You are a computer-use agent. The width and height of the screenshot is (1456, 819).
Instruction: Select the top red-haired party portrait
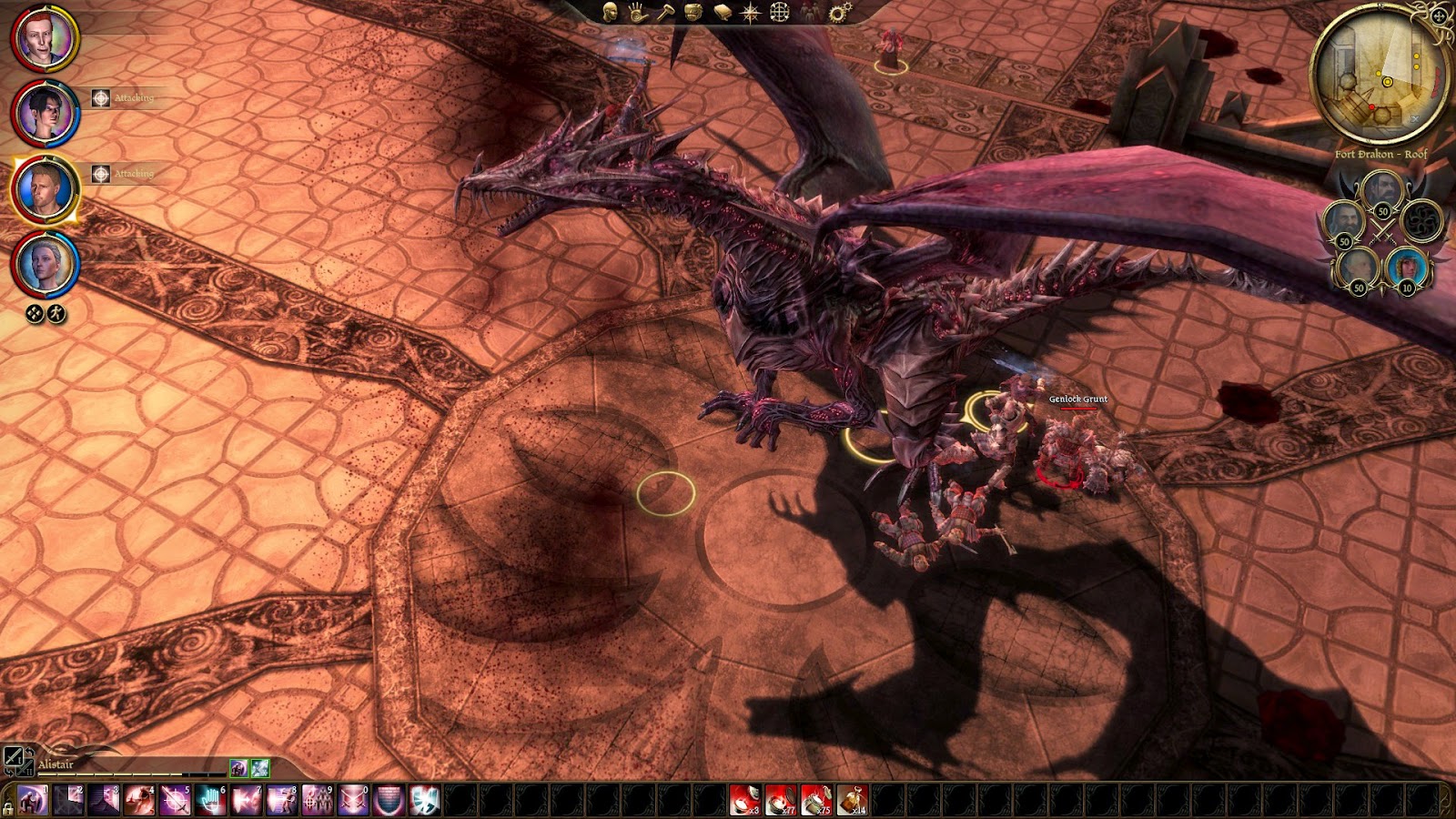(x=44, y=37)
